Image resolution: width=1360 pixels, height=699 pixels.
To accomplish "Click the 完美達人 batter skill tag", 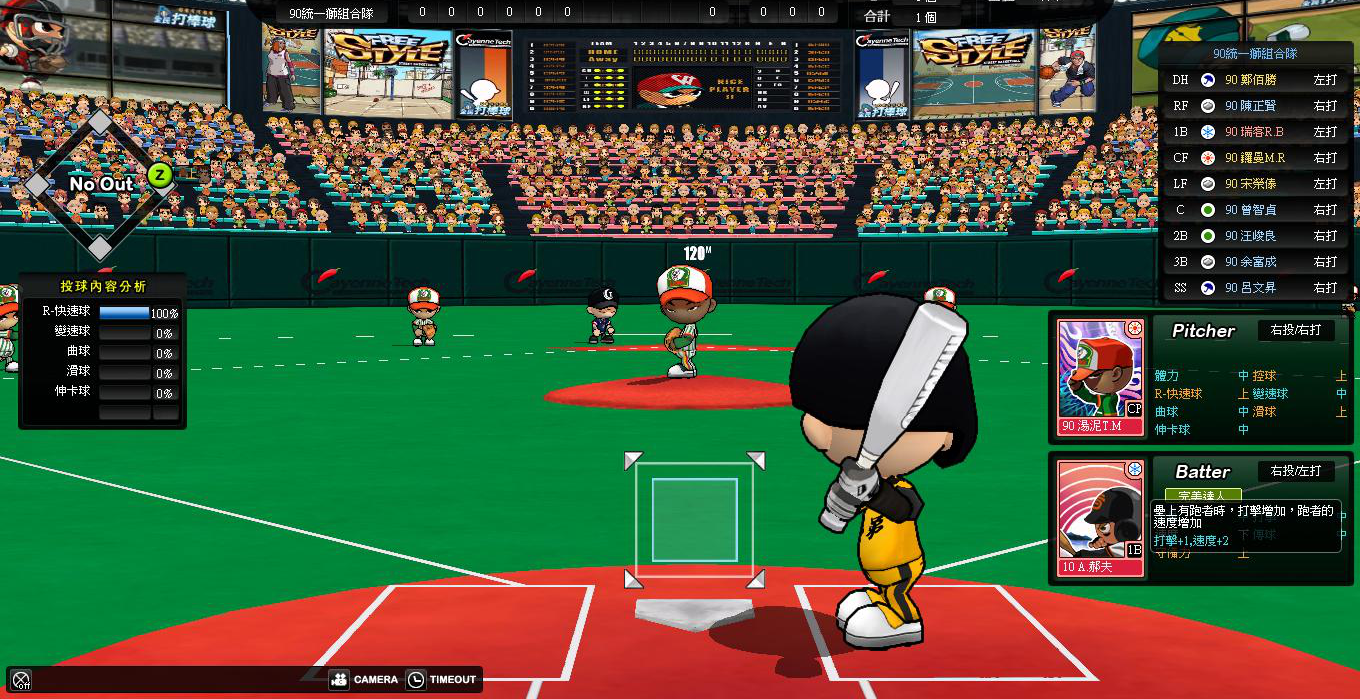I will coord(1202,495).
